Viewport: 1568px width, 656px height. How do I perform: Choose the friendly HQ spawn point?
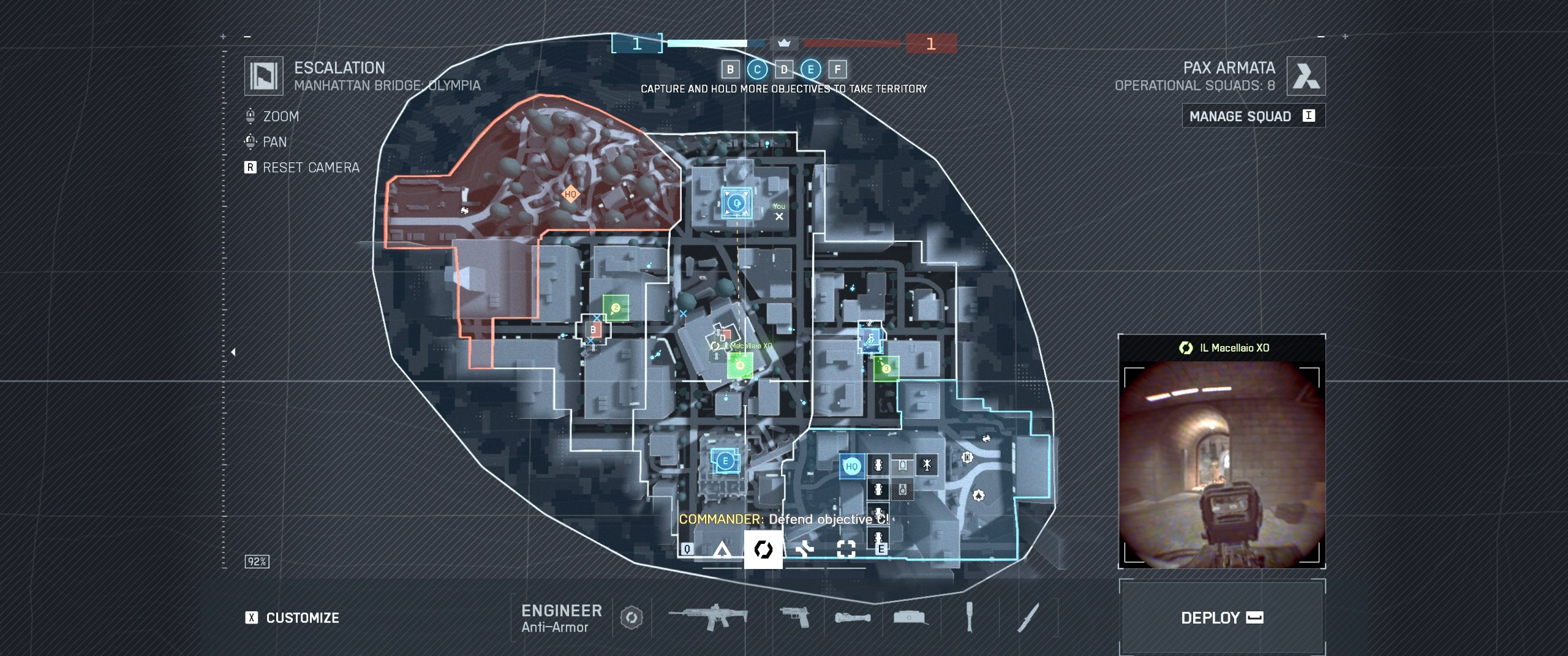(x=851, y=466)
